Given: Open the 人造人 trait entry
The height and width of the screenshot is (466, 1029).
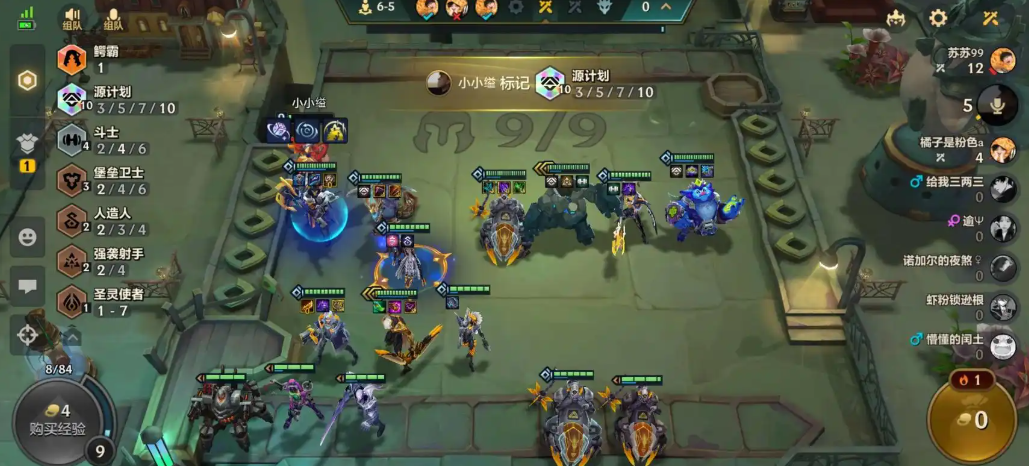Looking at the screenshot, I should tap(112, 220).
